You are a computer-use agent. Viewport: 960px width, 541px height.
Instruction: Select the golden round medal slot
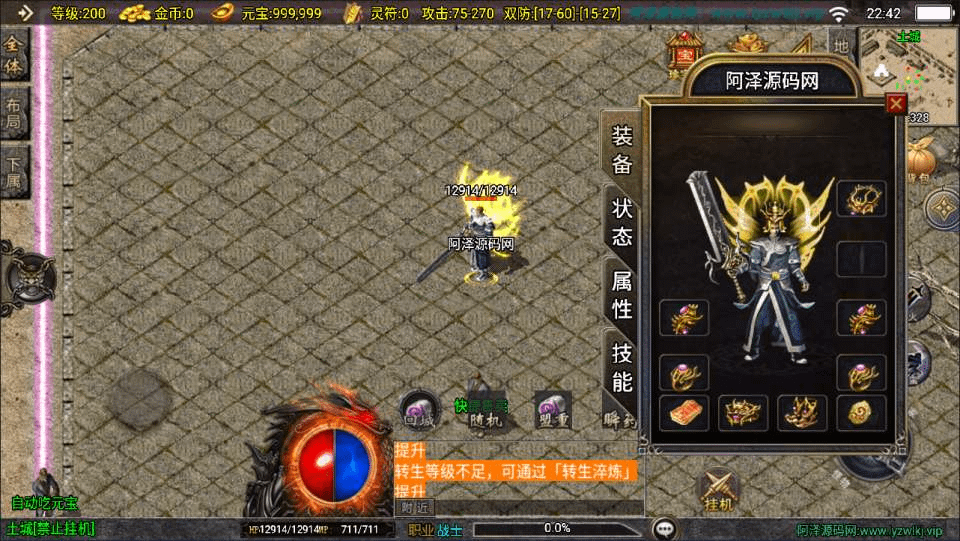(861, 412)
